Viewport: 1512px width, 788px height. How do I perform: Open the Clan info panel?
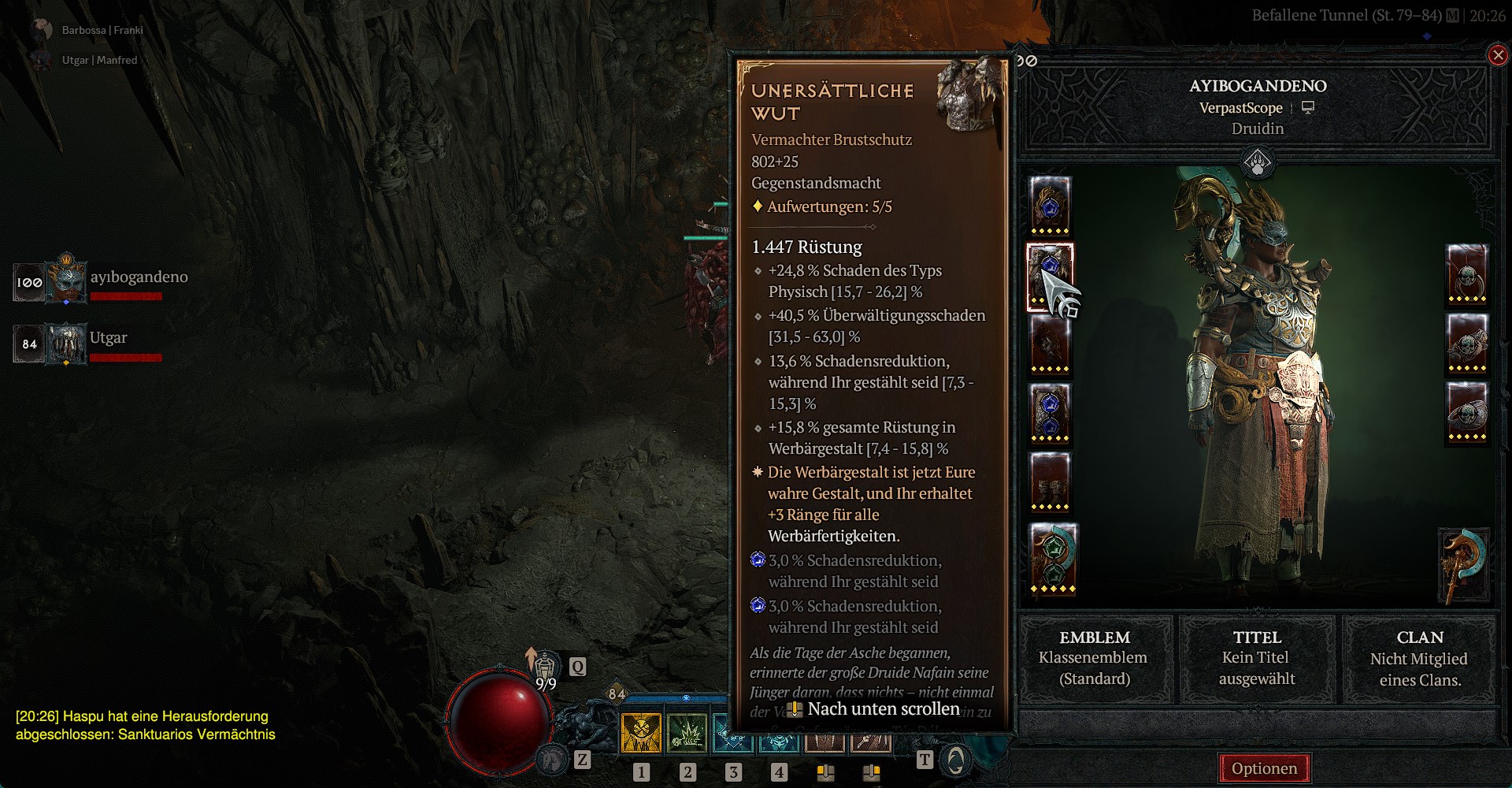point(1419,658)
